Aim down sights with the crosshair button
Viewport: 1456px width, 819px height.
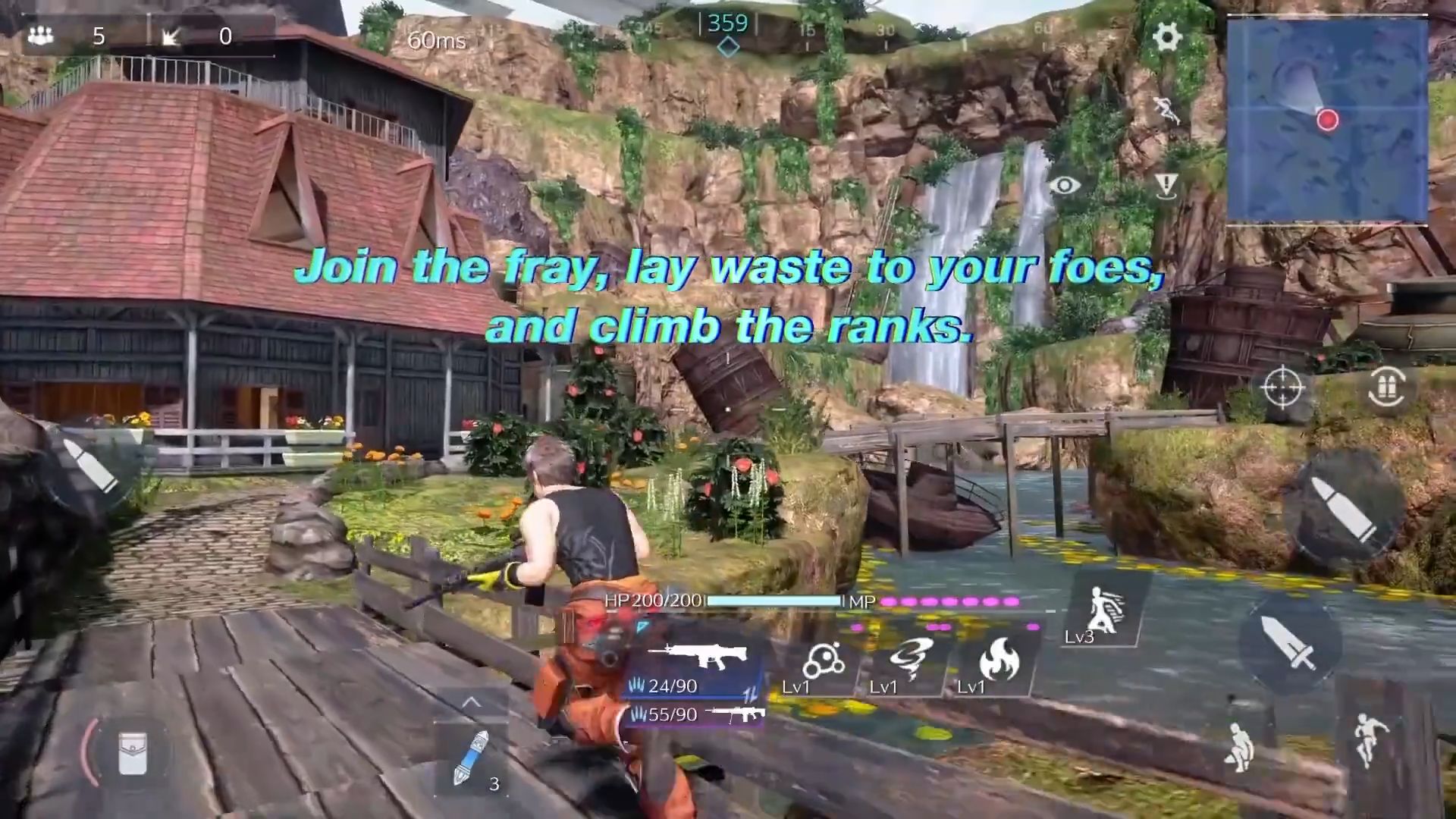(1282, 388)
